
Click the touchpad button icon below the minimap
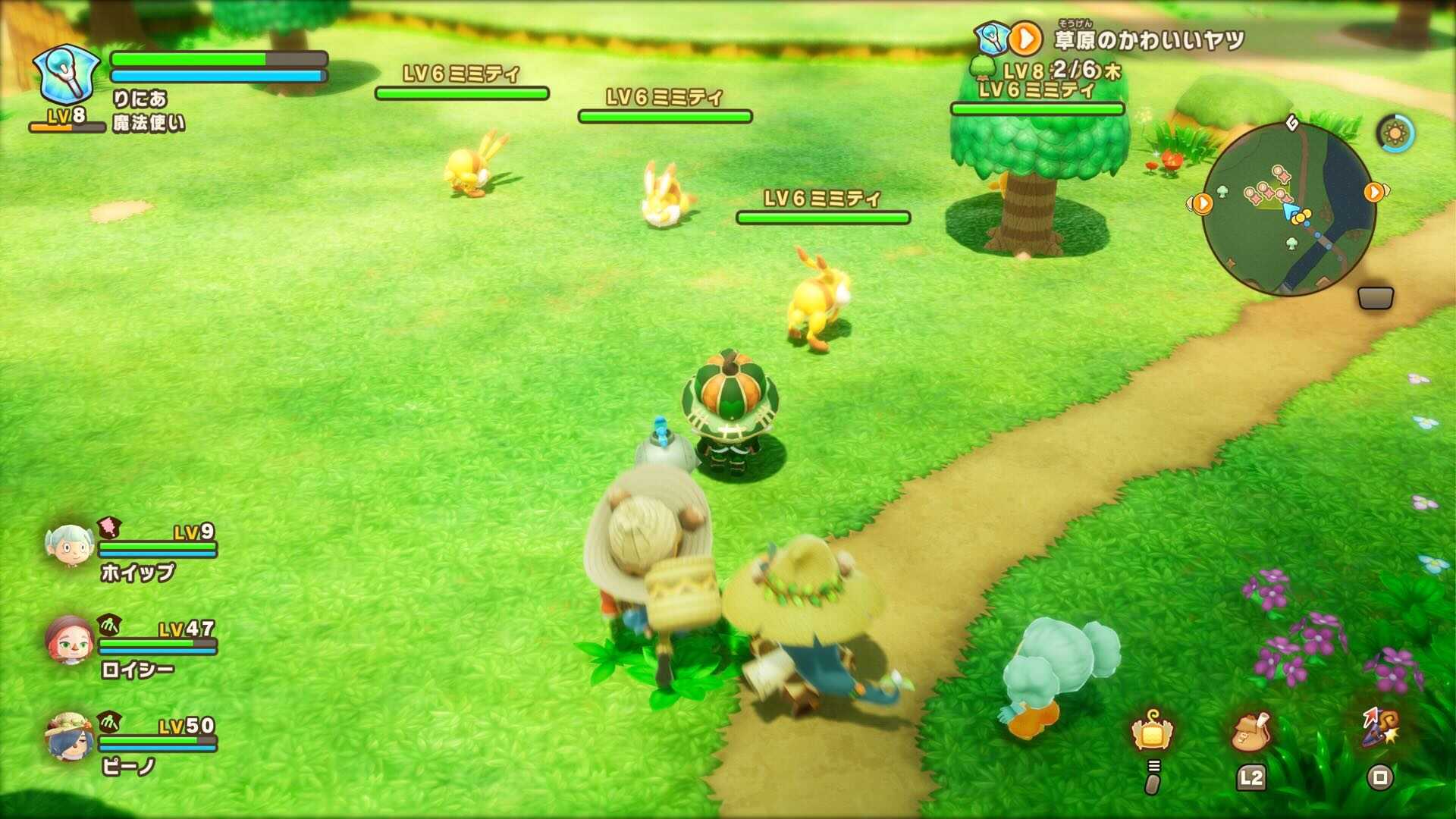pos(1376,298)
